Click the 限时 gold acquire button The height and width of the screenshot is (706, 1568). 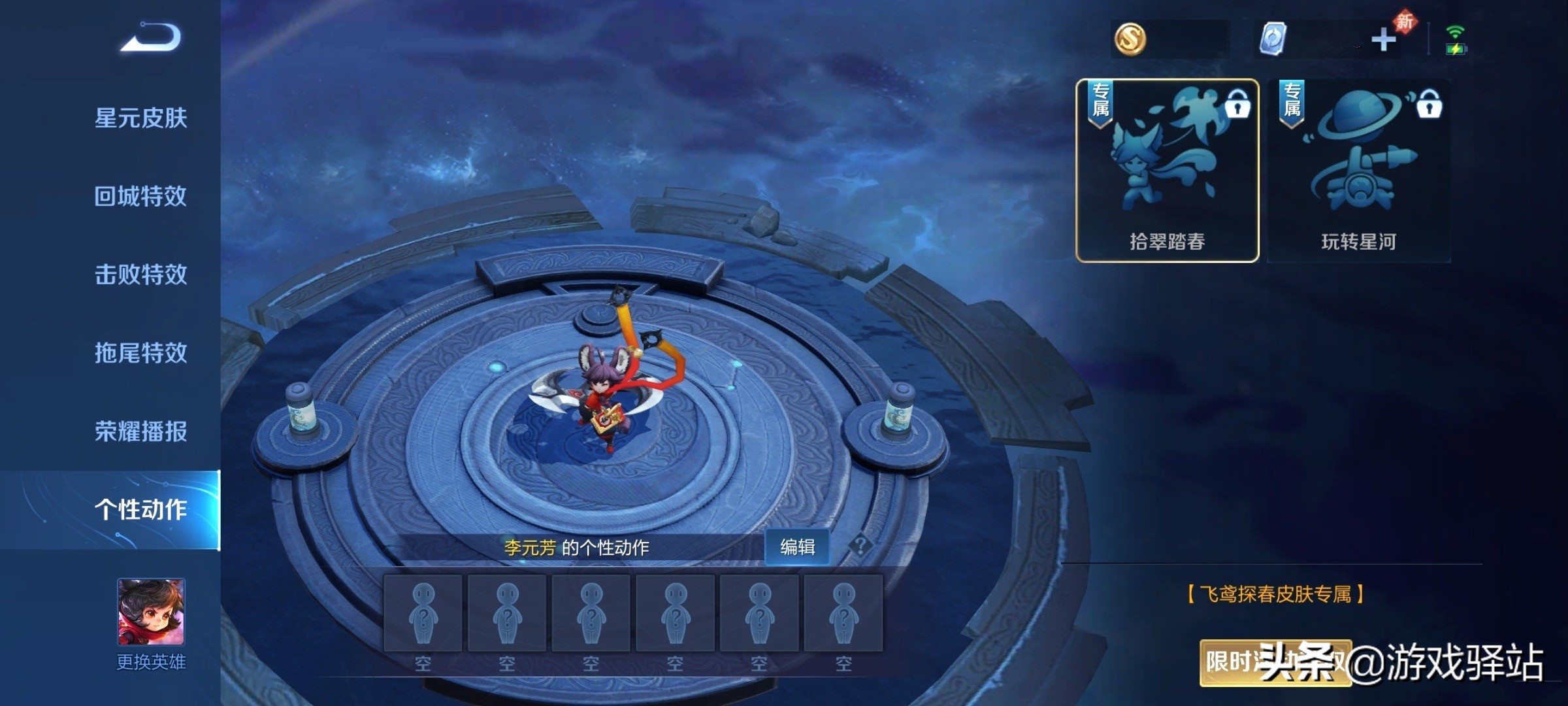(1275, 663)
